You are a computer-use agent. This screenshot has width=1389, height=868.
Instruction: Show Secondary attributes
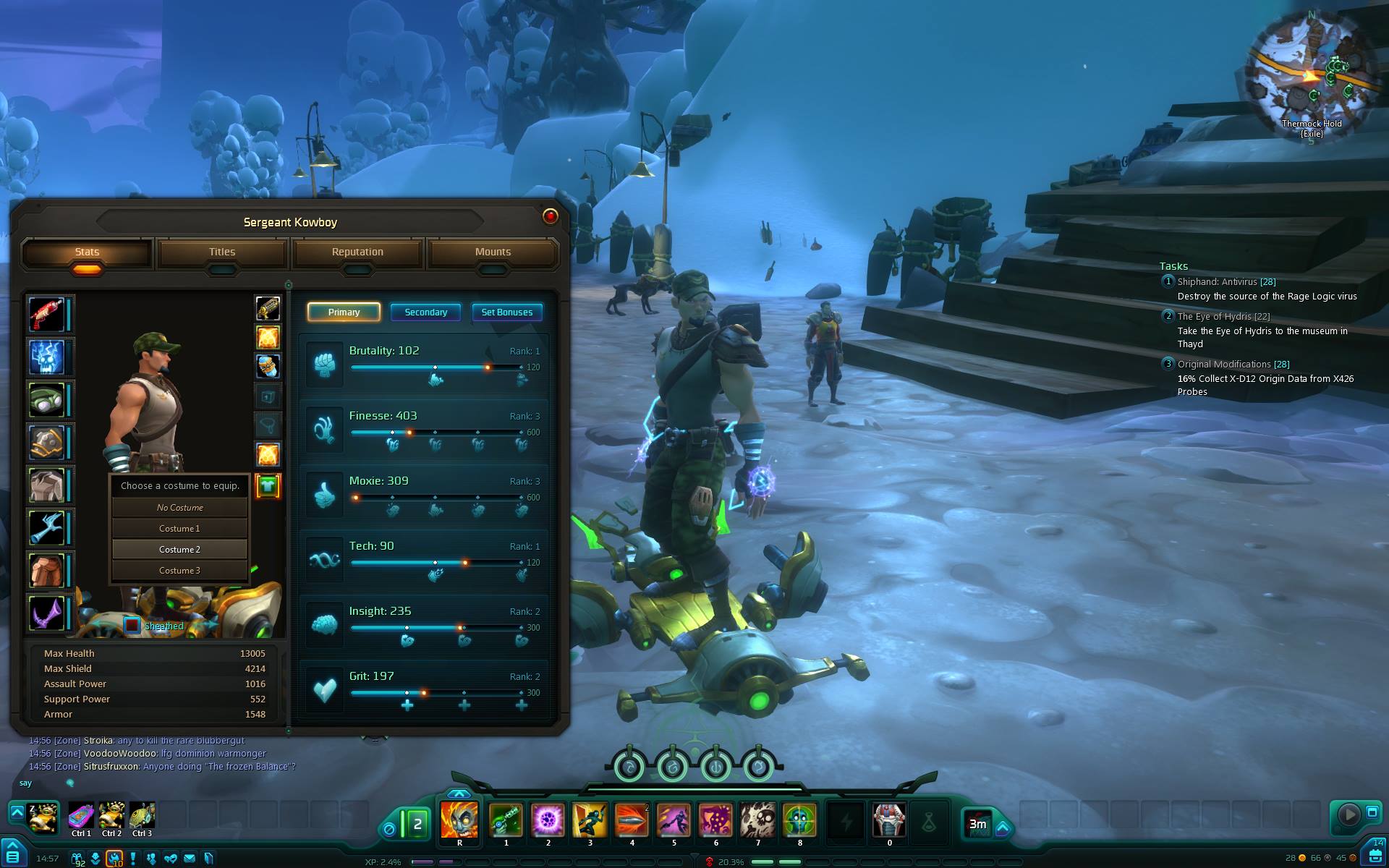click(425, 312)
